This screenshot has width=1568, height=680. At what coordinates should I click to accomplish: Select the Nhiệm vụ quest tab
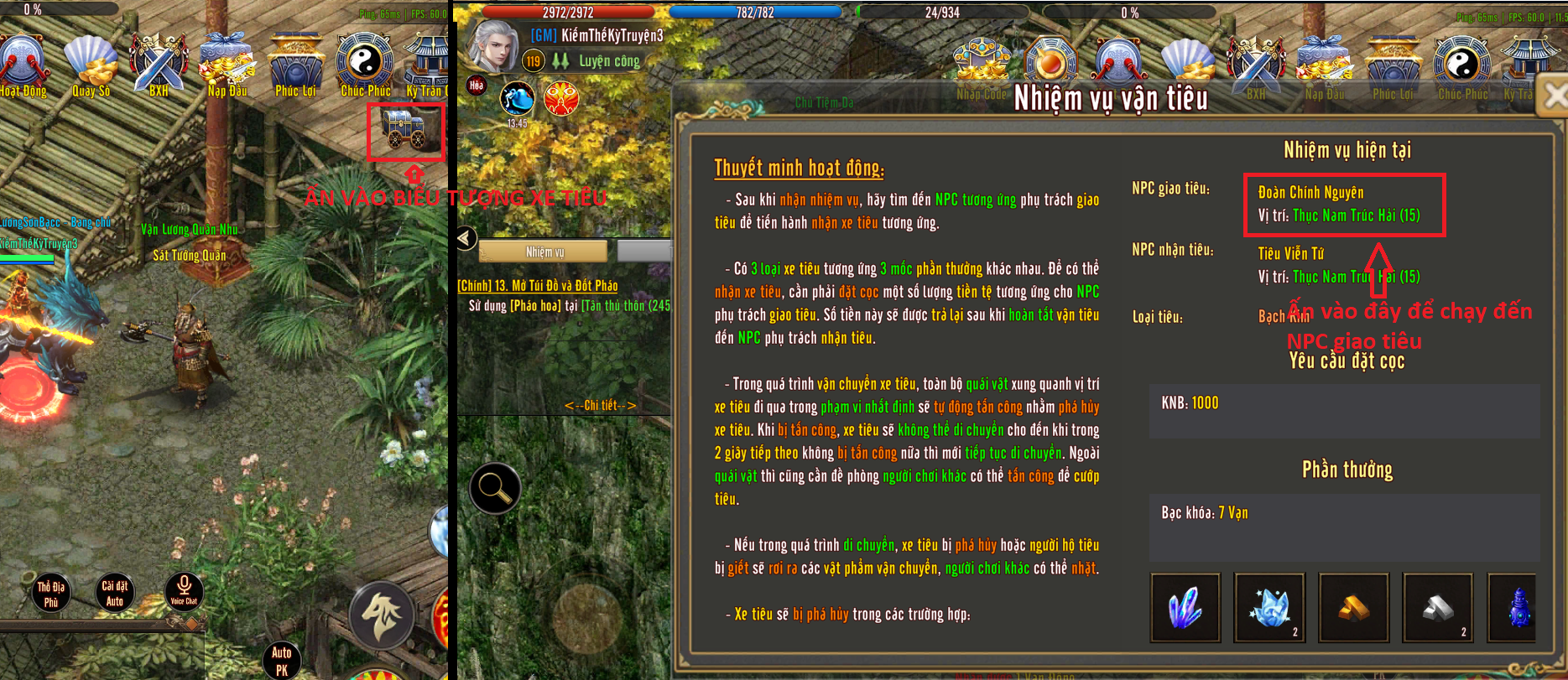544,252
